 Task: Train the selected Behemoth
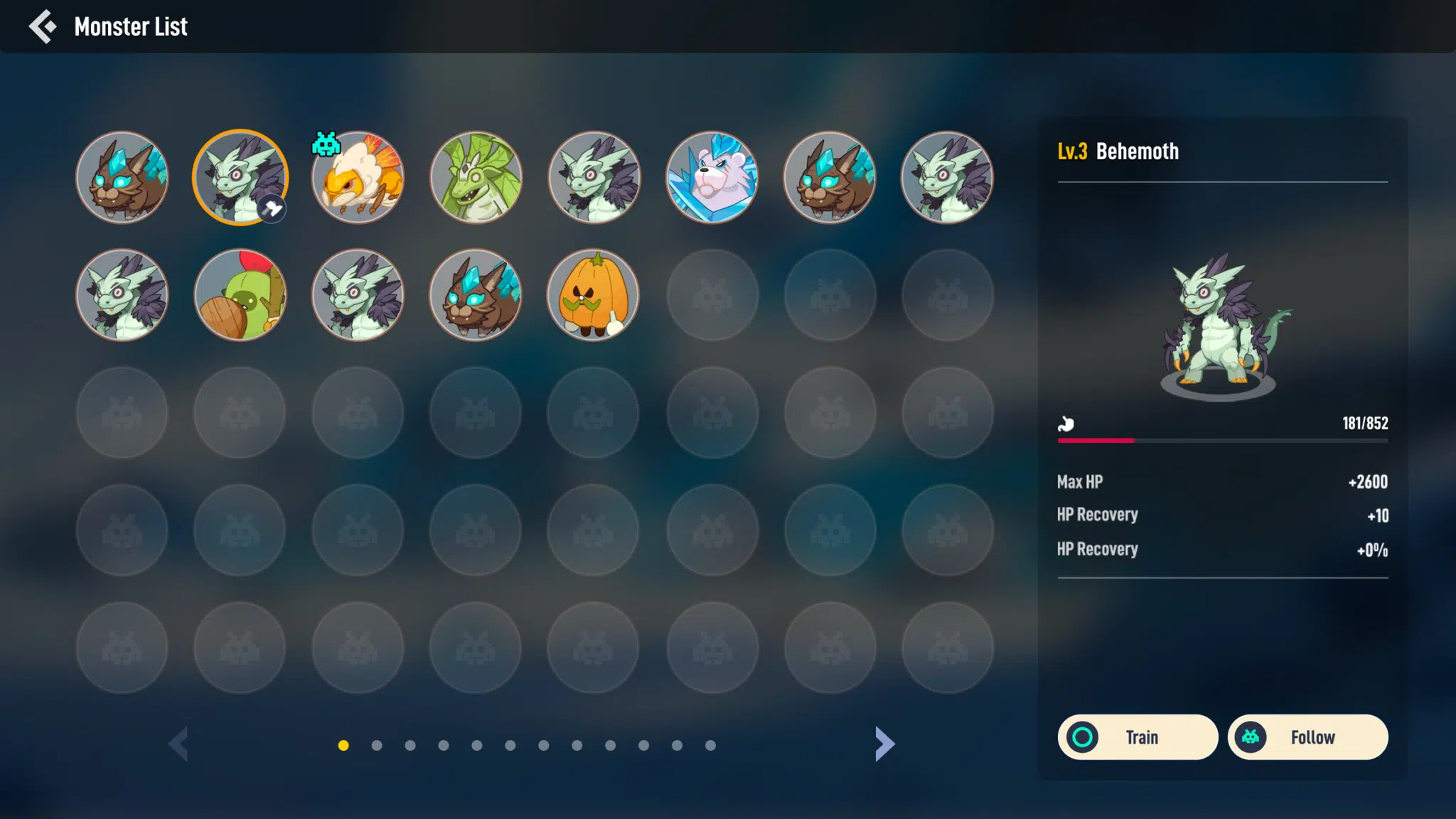point(1137,737)
